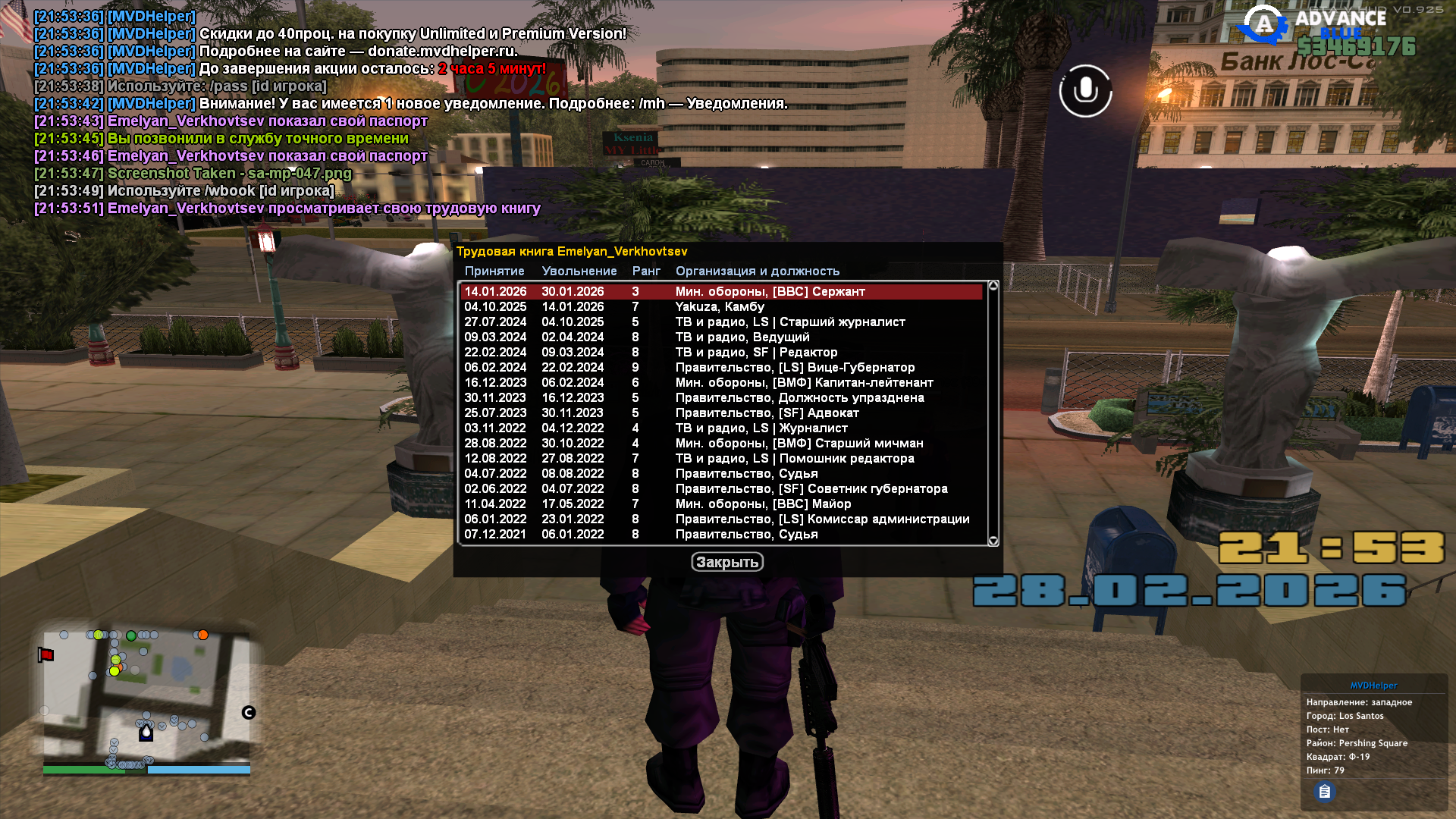Toggle the voice chat microphone icon
The width and height of the screenshot is (1456, 819).
[1085, 91]
